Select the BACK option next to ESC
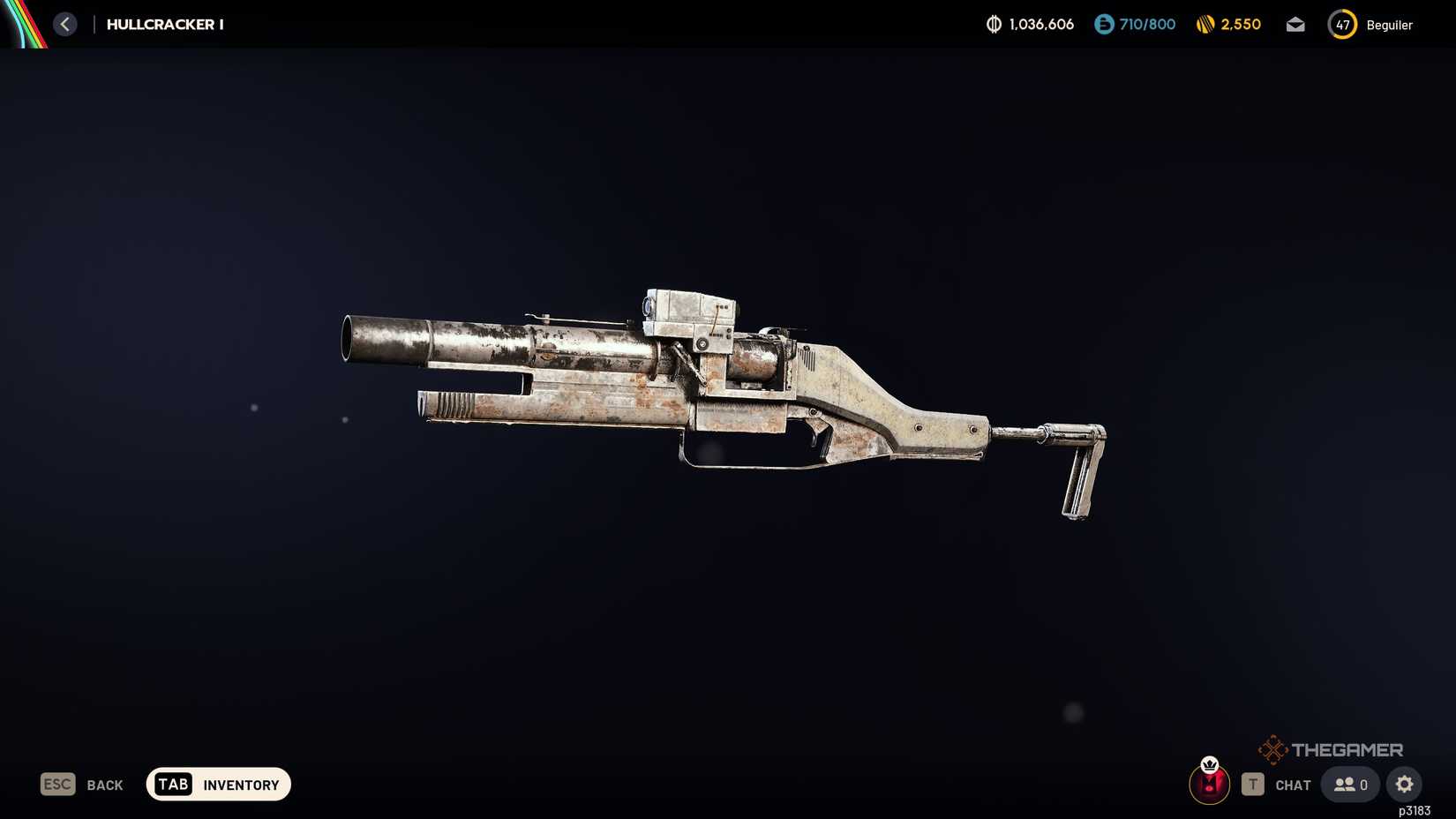 click(x=104, y=784)
